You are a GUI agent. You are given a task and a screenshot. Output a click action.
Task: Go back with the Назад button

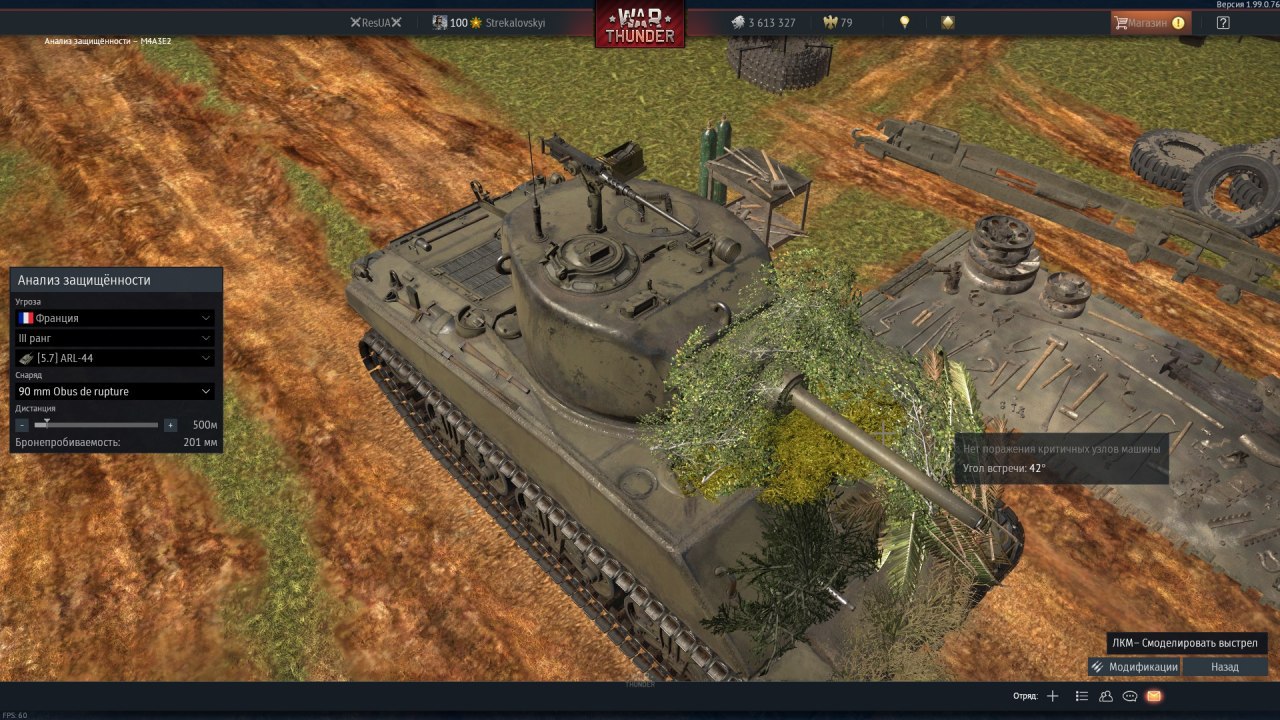[1225, 667]
